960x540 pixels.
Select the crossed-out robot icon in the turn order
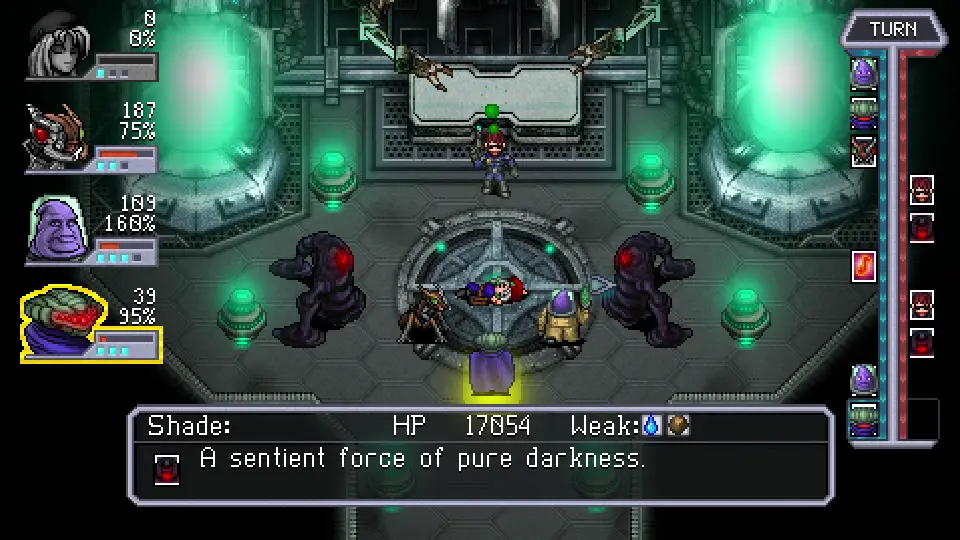863,150
